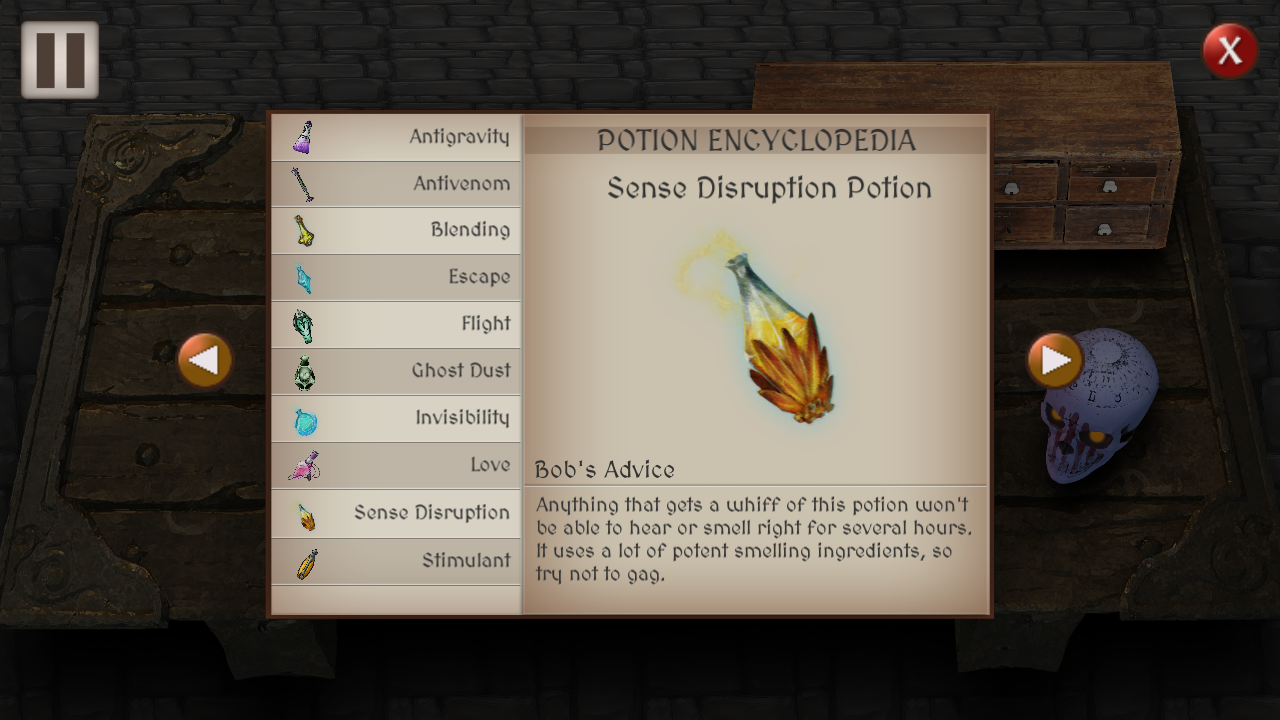View the Stimulant potion entry

pos(396,561)
